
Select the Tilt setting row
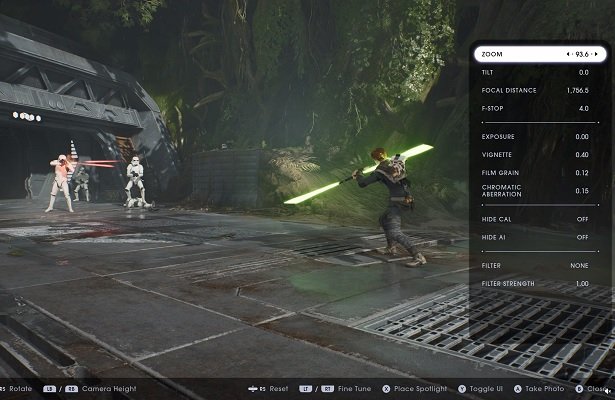[x=540, y=72]
